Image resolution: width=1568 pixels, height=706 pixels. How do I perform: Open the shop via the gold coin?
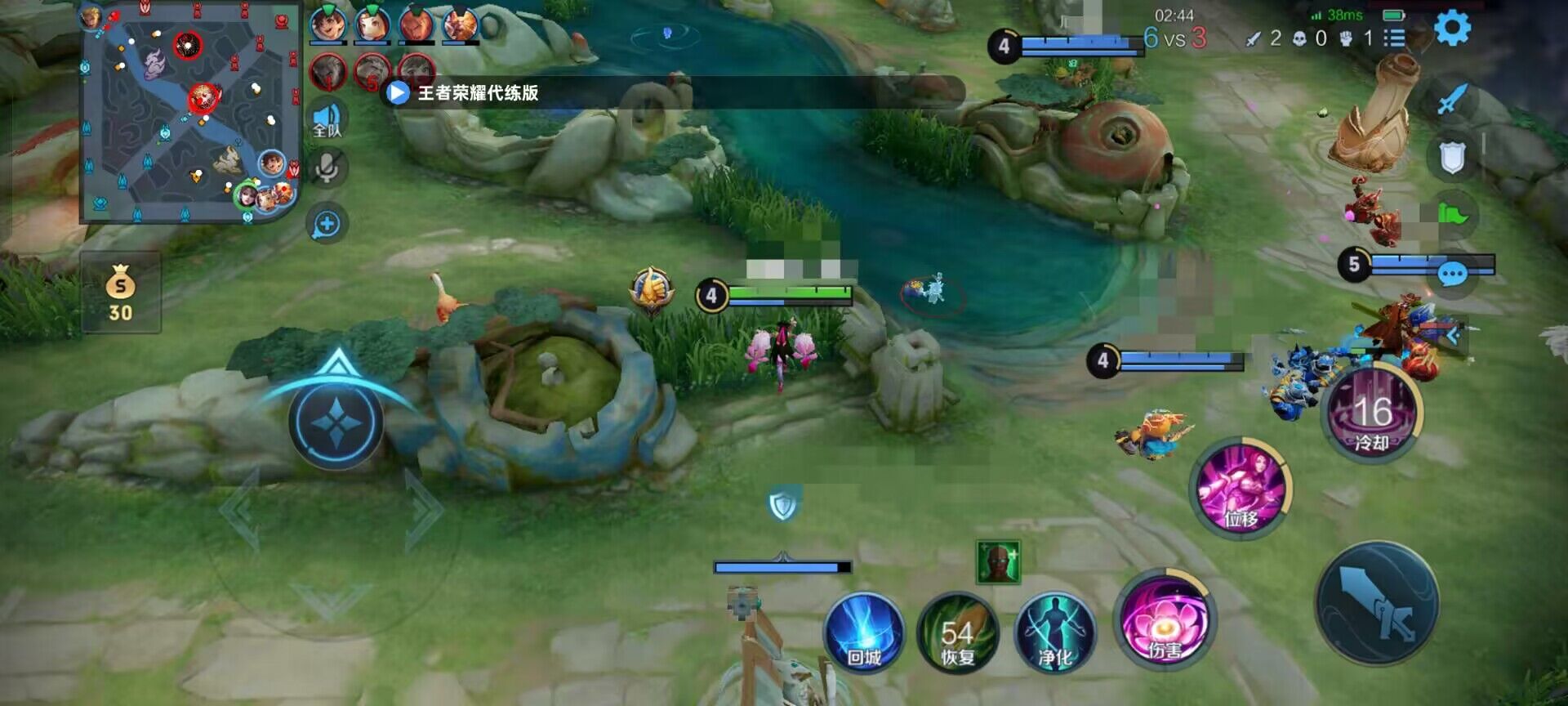(x=120, y=292)
